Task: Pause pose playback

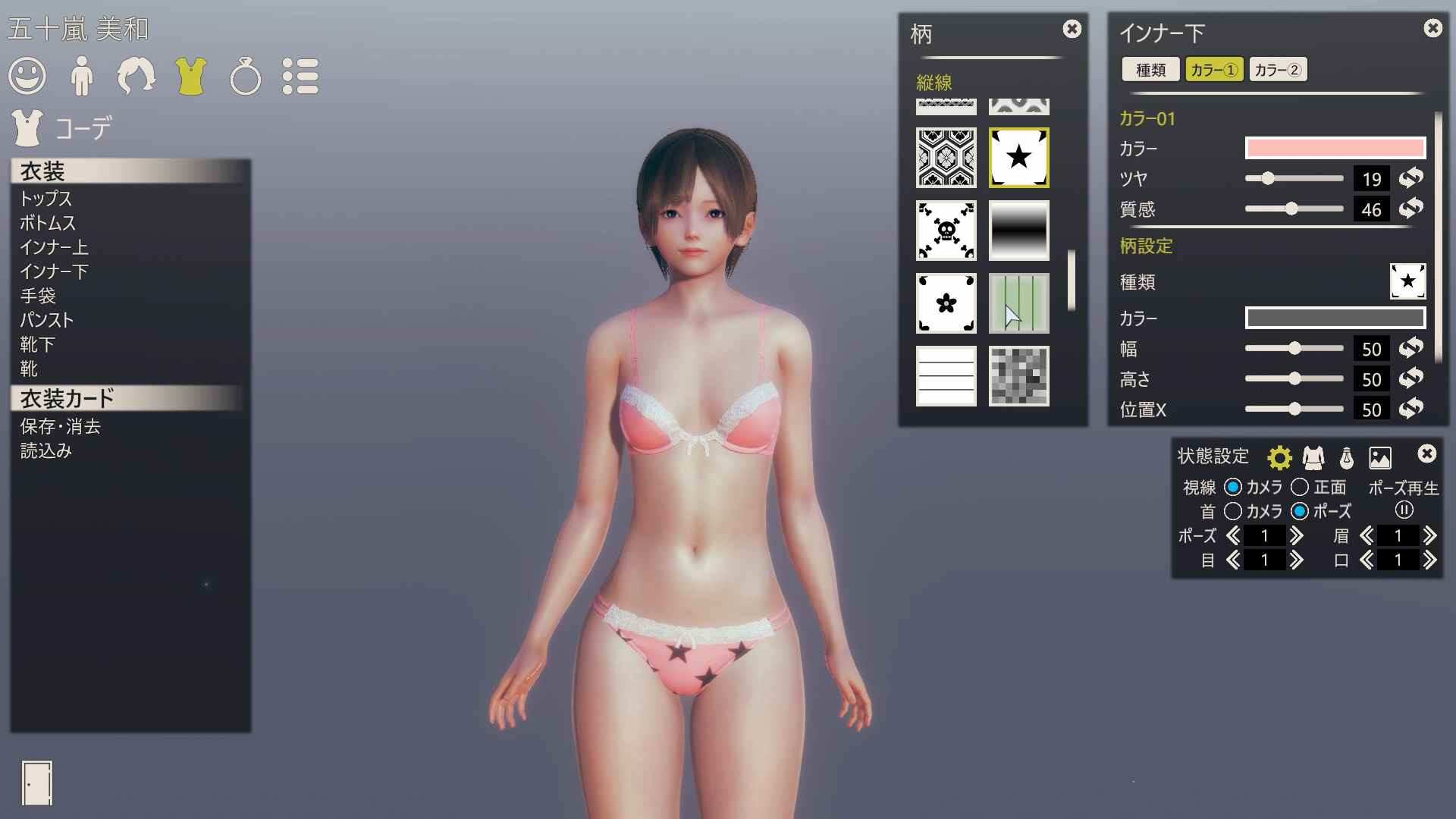Action: (x=1404, y=510)
